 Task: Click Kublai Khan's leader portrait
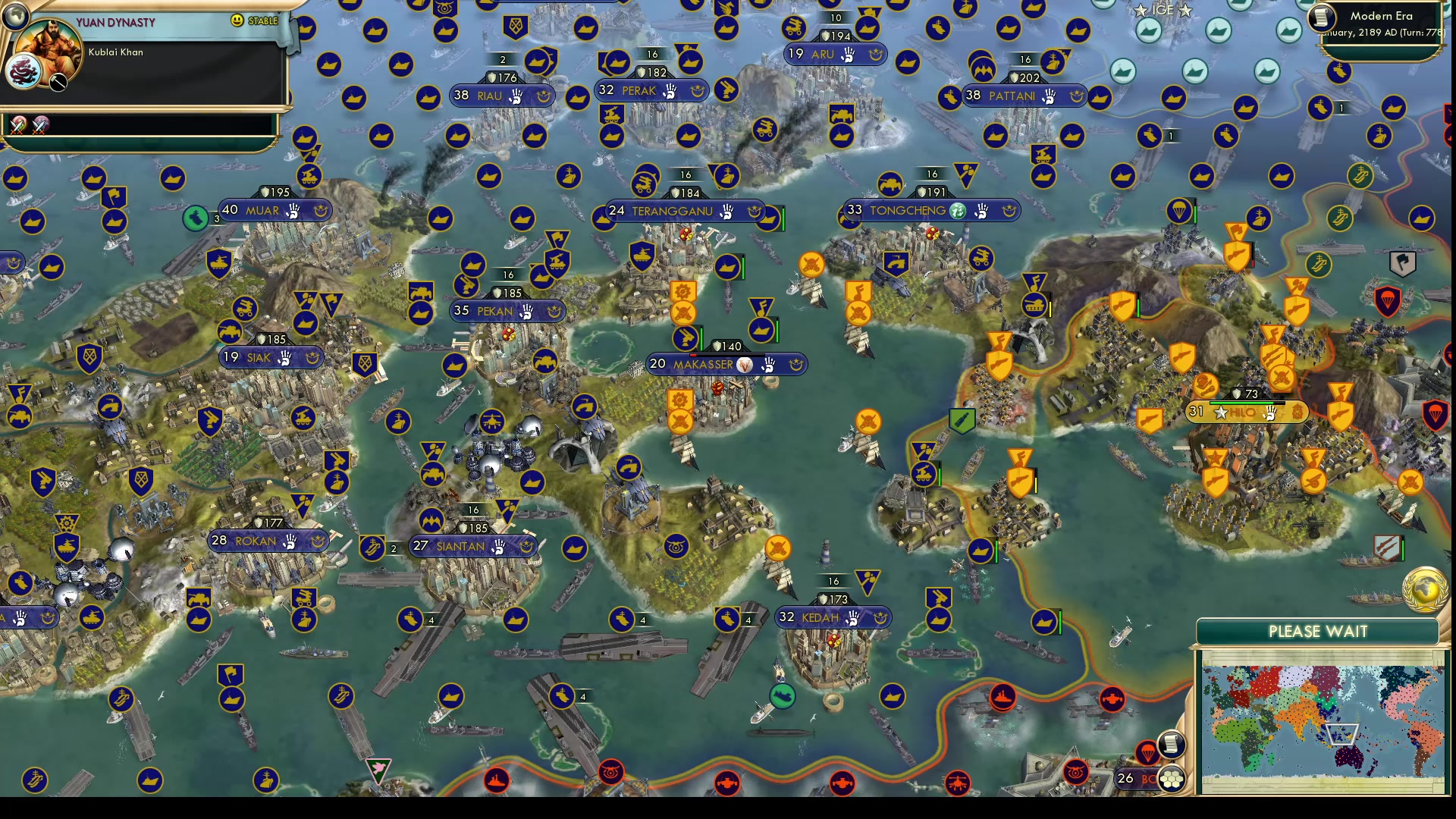click(x=48, y=45)
